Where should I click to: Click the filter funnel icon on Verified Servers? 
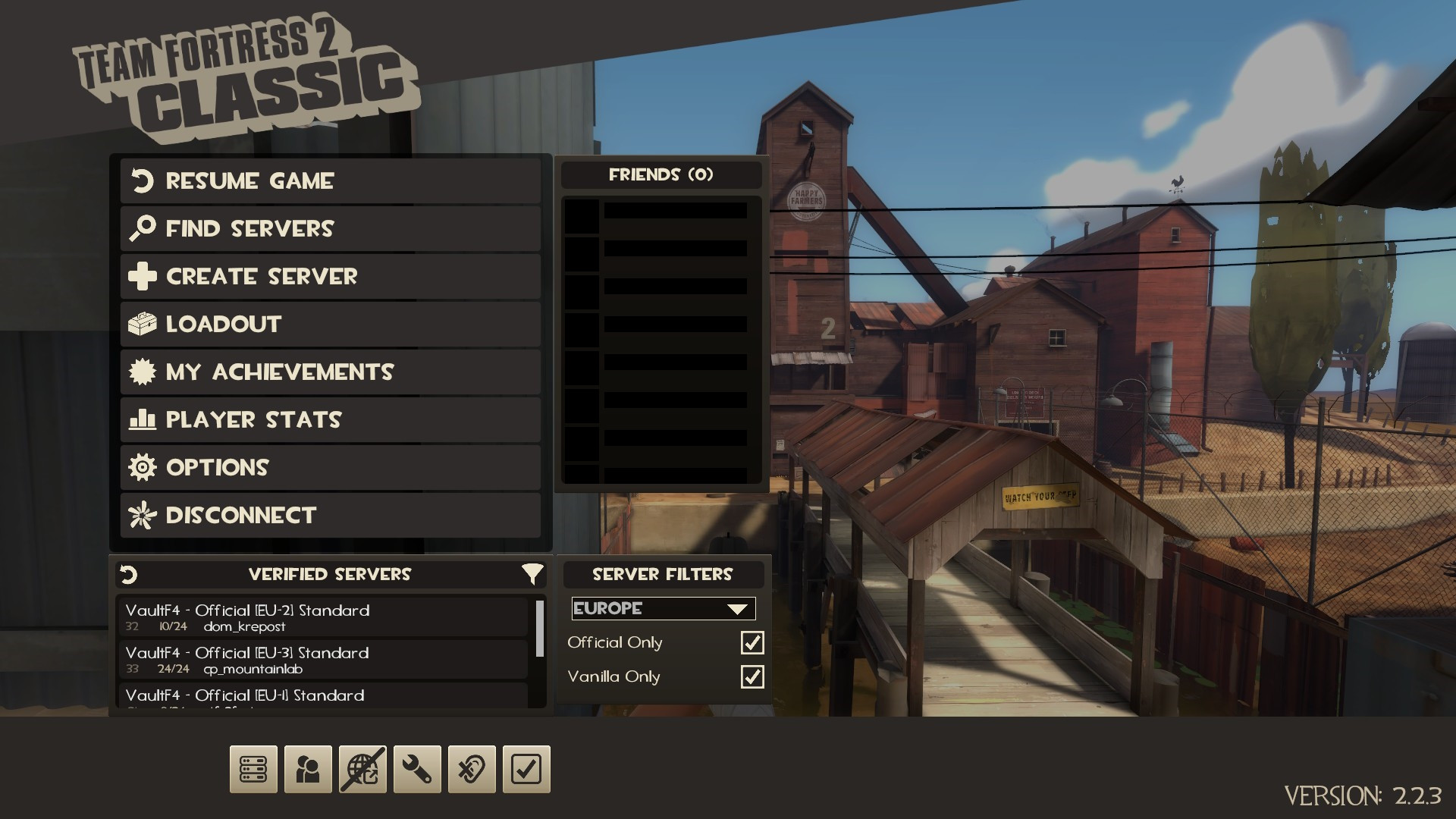click(x=535, y=574)
